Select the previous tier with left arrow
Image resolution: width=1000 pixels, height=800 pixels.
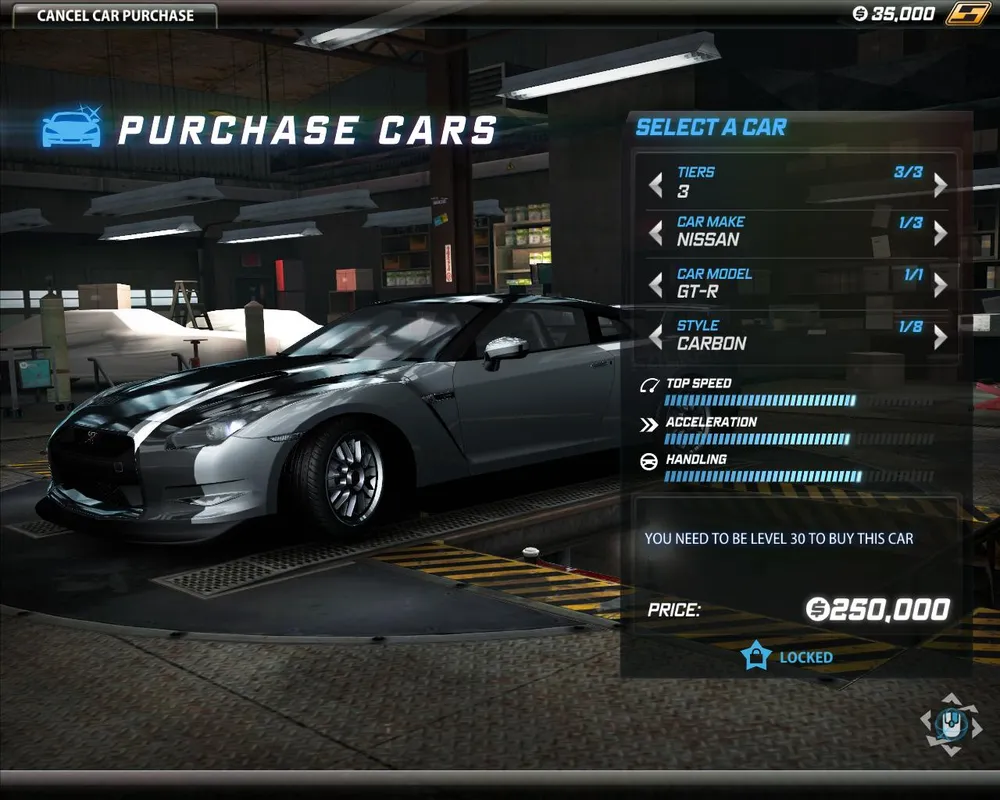point(656,185)
